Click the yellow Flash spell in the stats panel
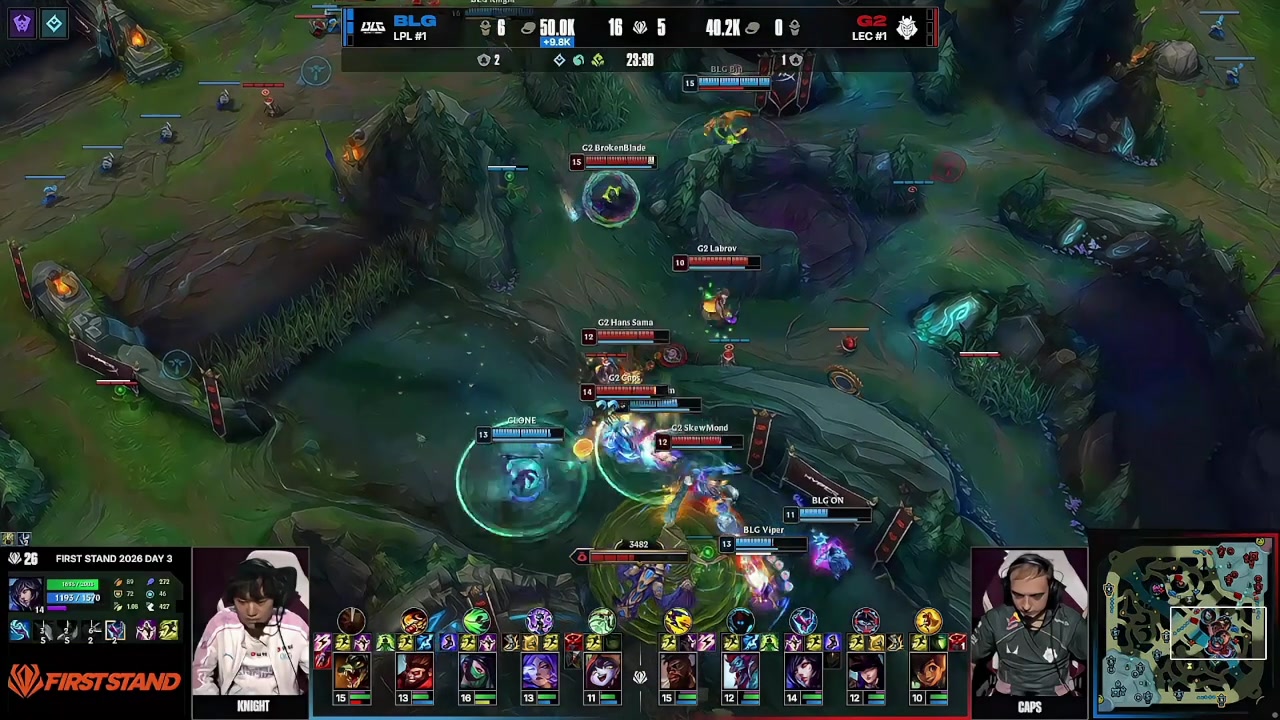The height and width of the screenshot is (720, 1280). click(168, 630)
